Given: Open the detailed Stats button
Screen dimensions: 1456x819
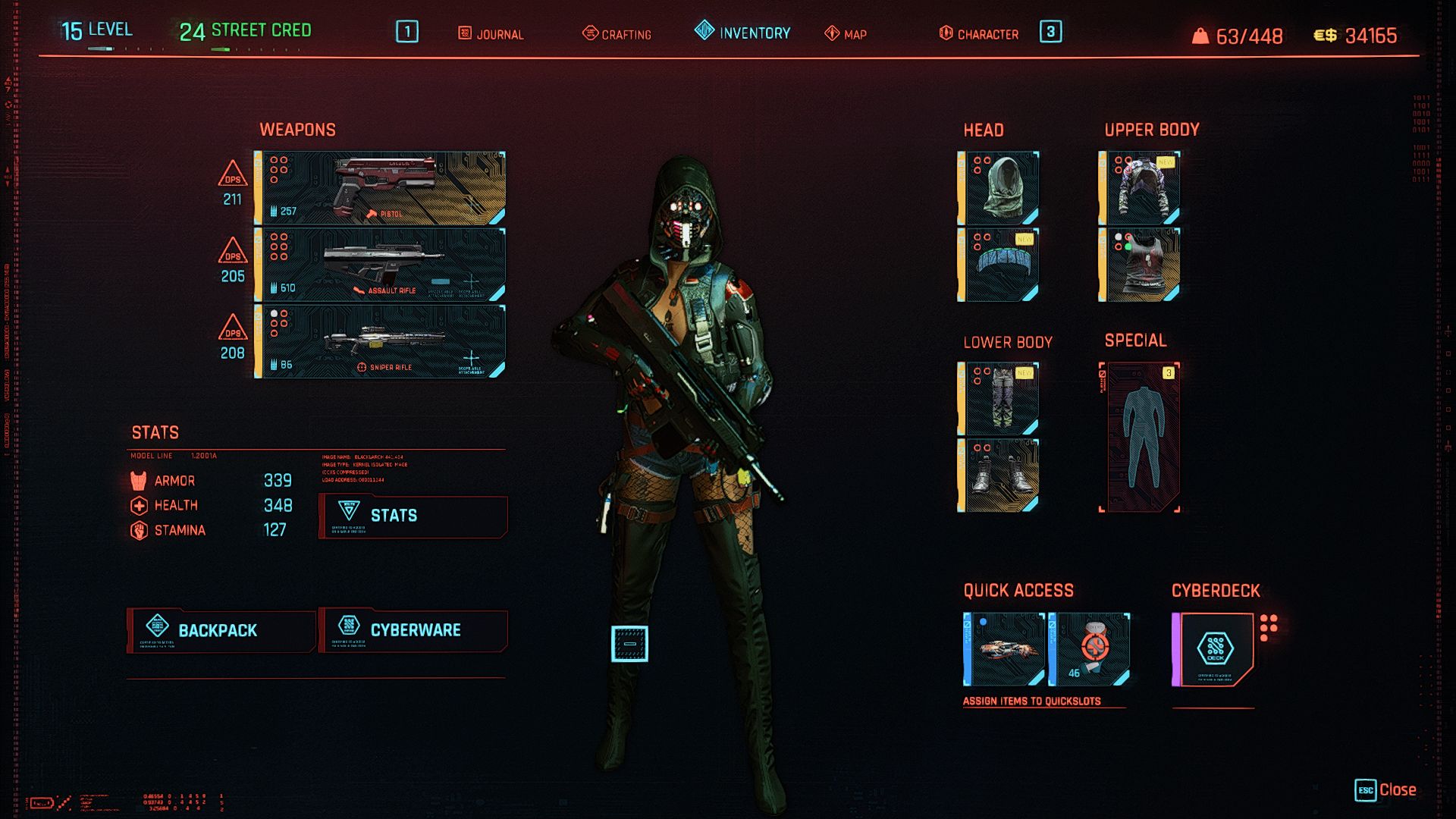Looking at the screenshot, I should click(x=413, y=516).
